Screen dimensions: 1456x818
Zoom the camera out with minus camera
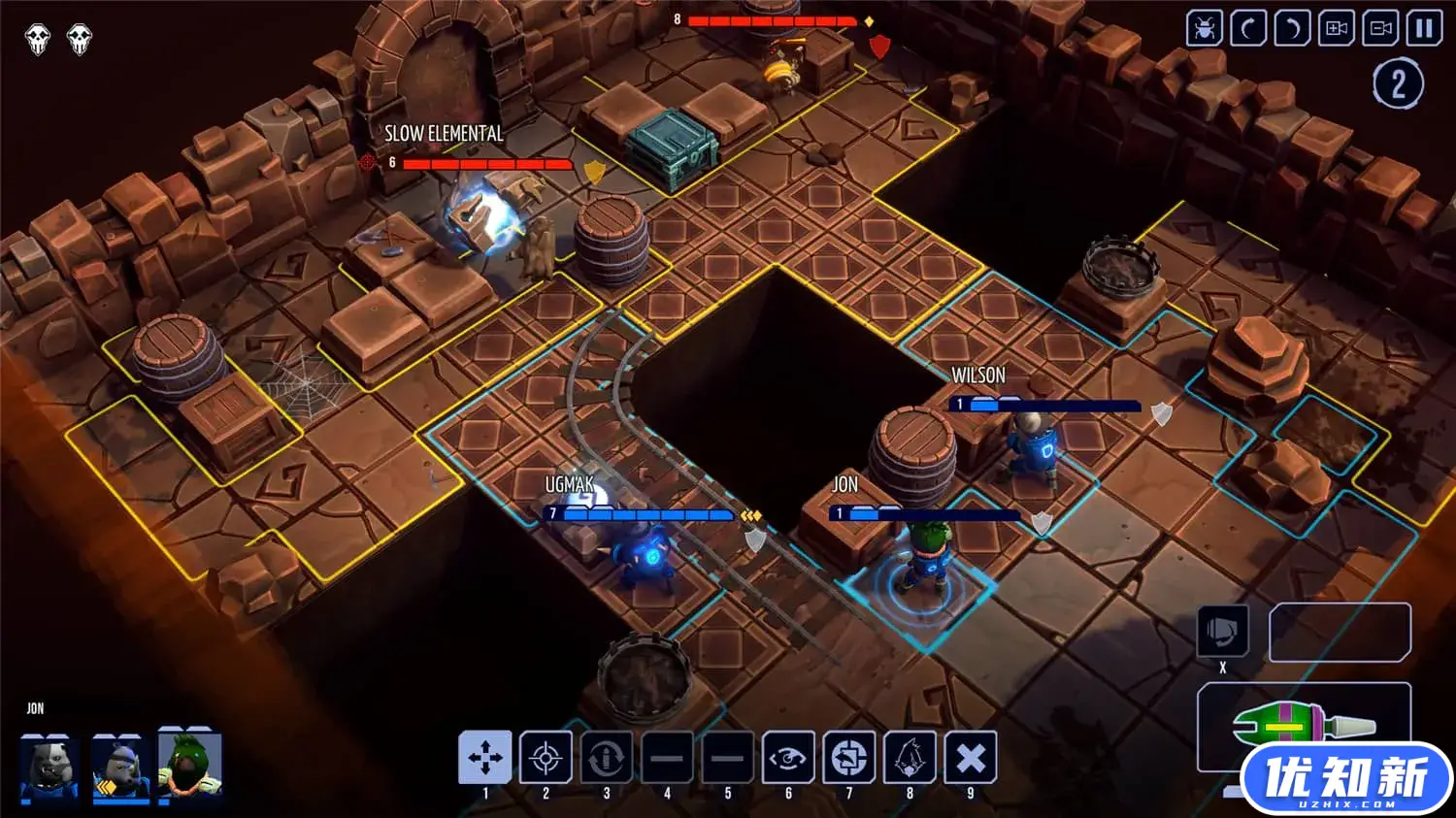pyautogui.click(x=1380, y=28)
